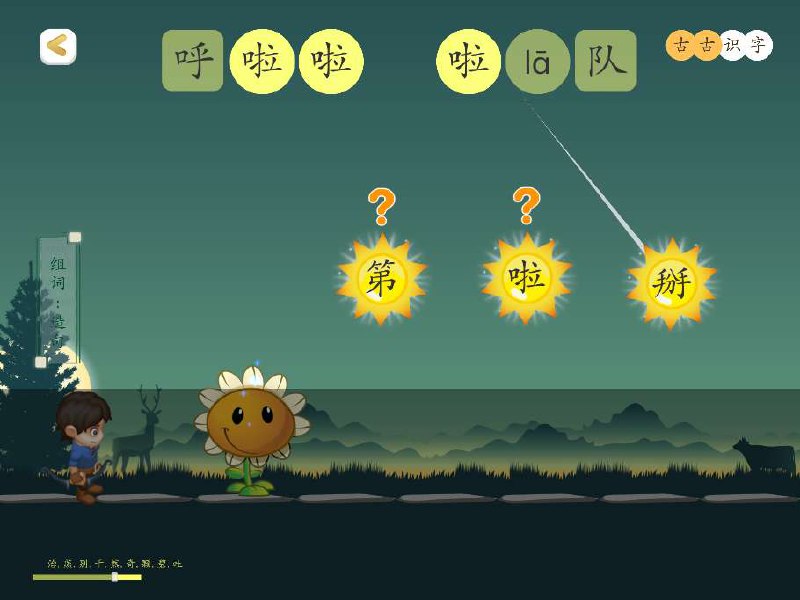This screenshot has width=800, height=600.
Task: Tap the question mark above the 第 sun
Action: pyautogui.click(x=381, y=207)
